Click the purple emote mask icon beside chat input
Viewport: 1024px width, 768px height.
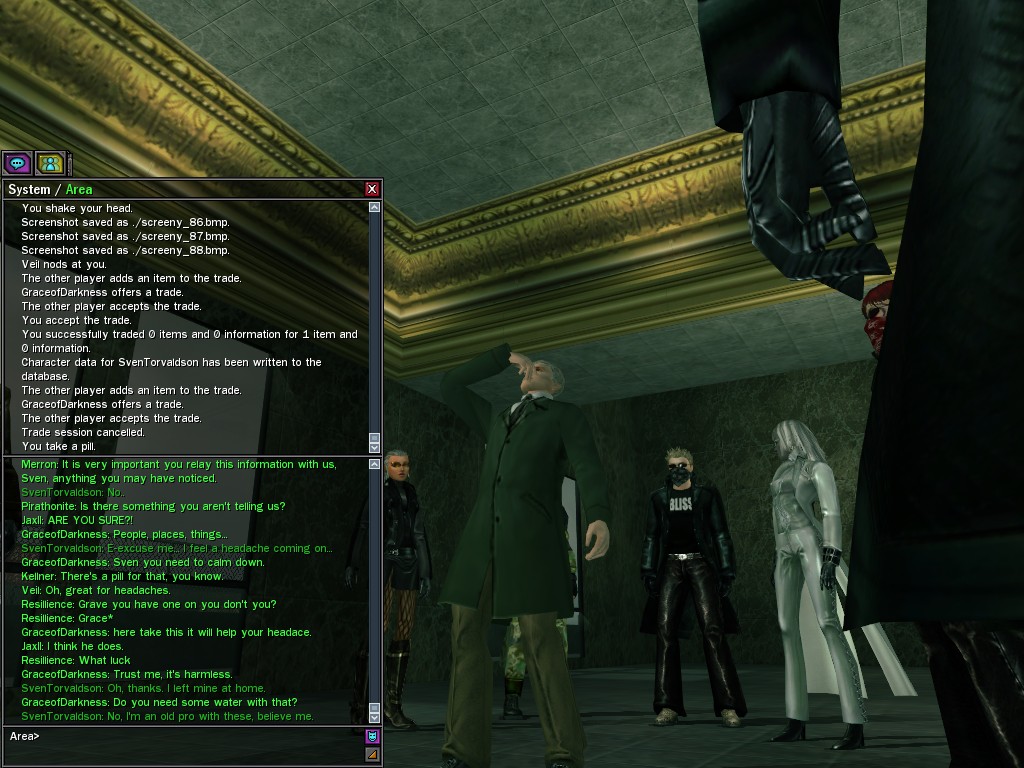click(x=372, y=737)
